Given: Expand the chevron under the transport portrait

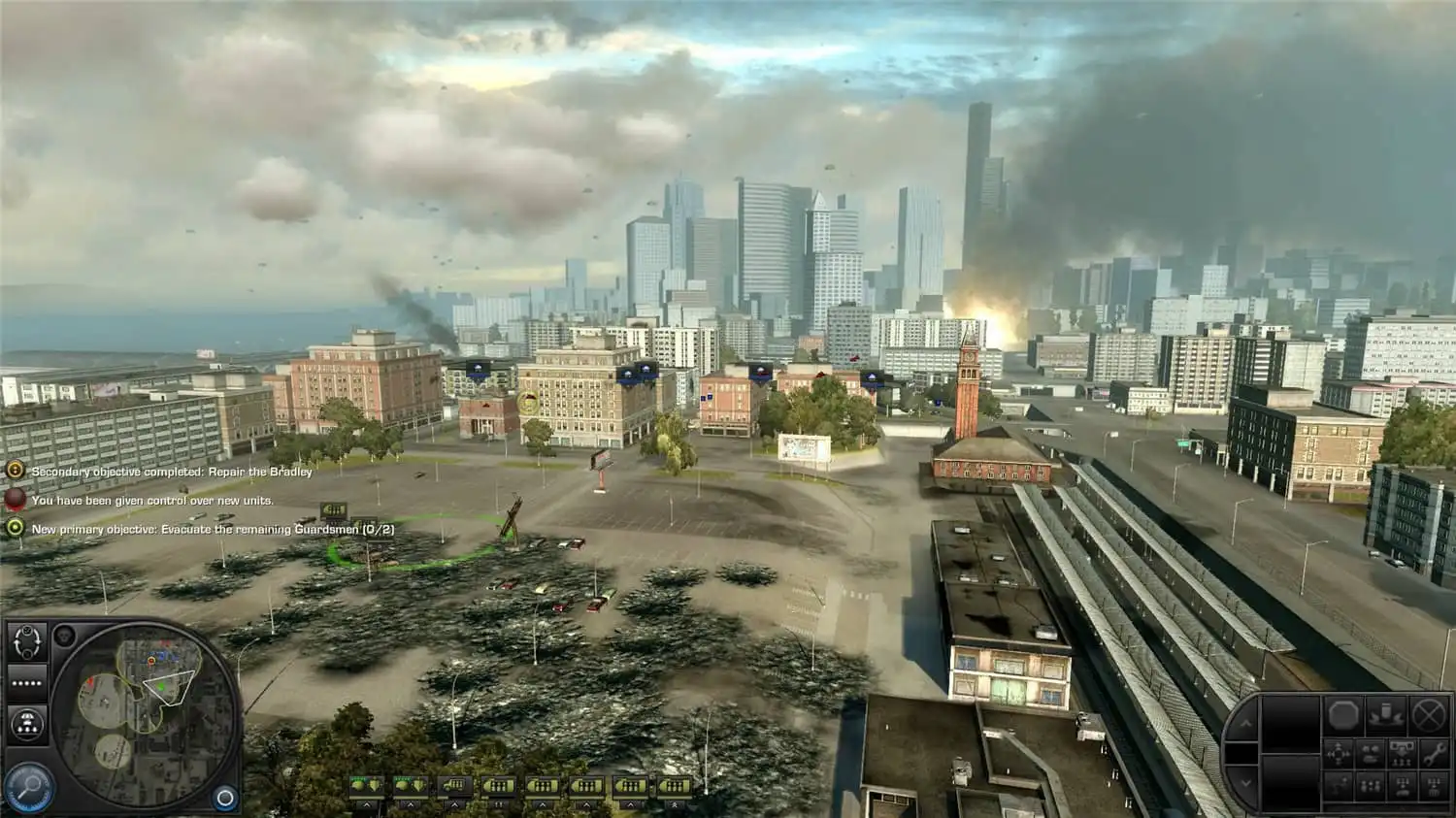Looking at the screenshot, I should [454, 805].
